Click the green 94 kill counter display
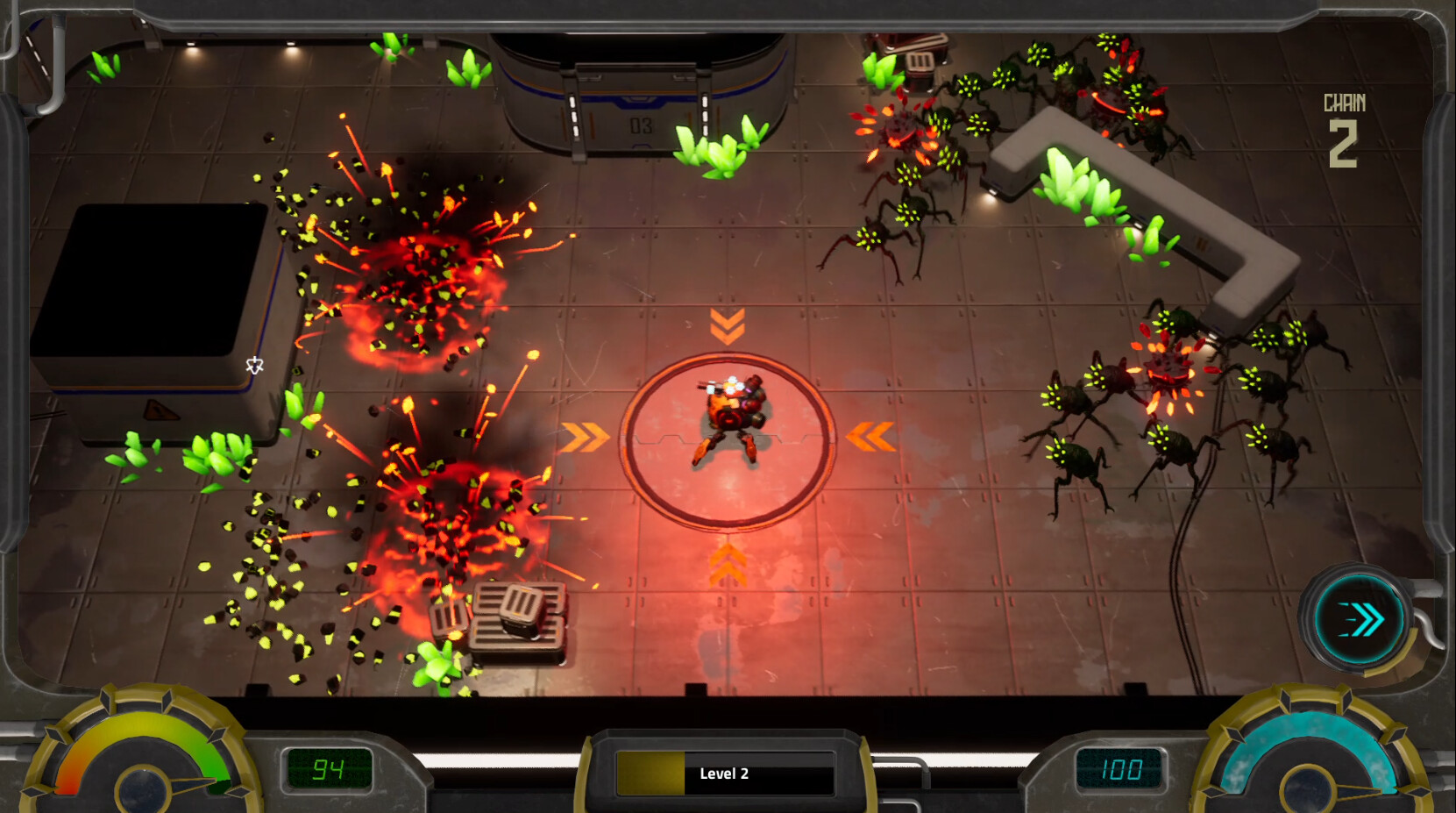Image resolution: width=1456 pixels, height=813 pixels. 330,771
